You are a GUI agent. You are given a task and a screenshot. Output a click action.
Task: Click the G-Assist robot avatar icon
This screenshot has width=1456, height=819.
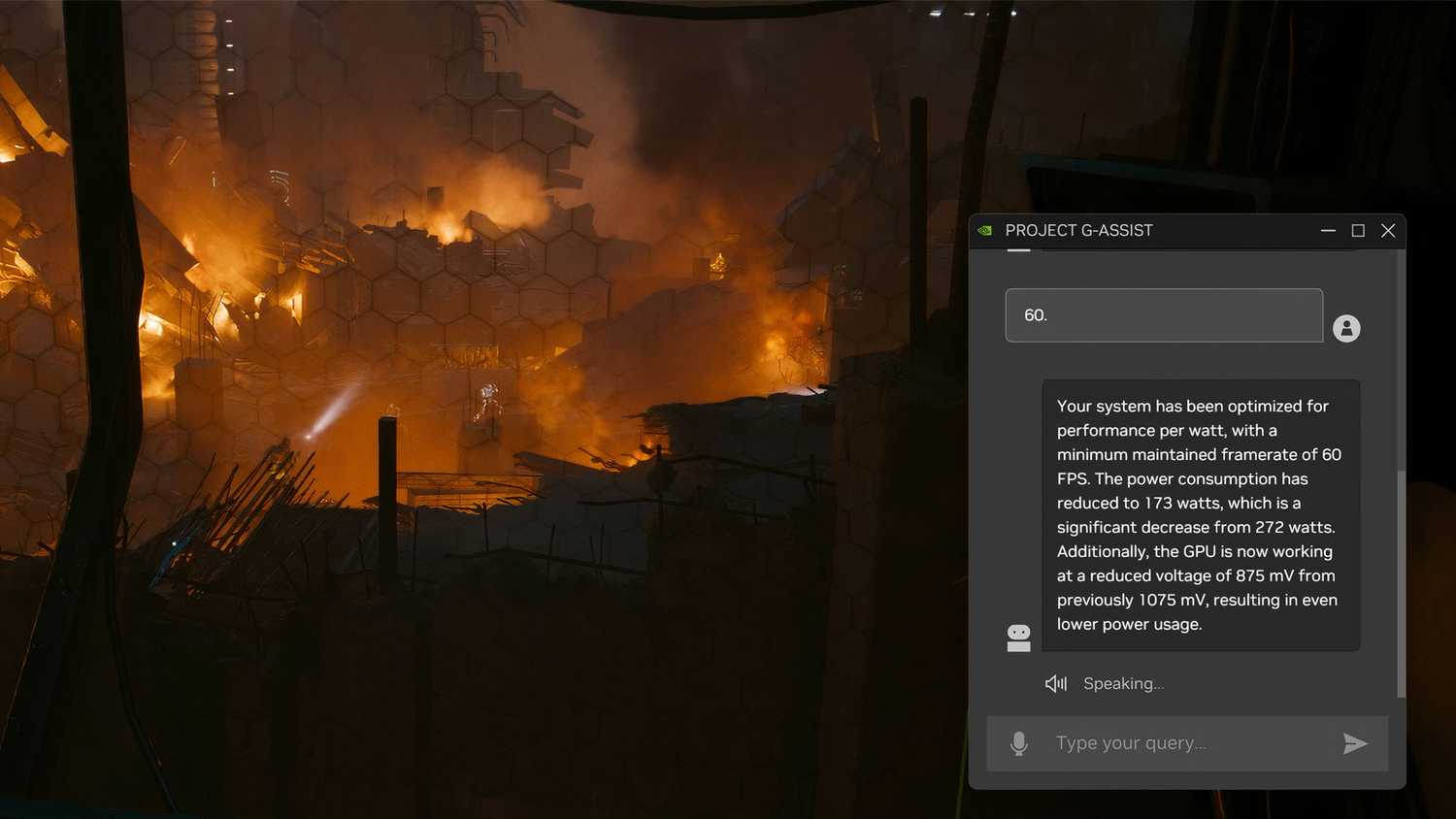(1018, 637)
